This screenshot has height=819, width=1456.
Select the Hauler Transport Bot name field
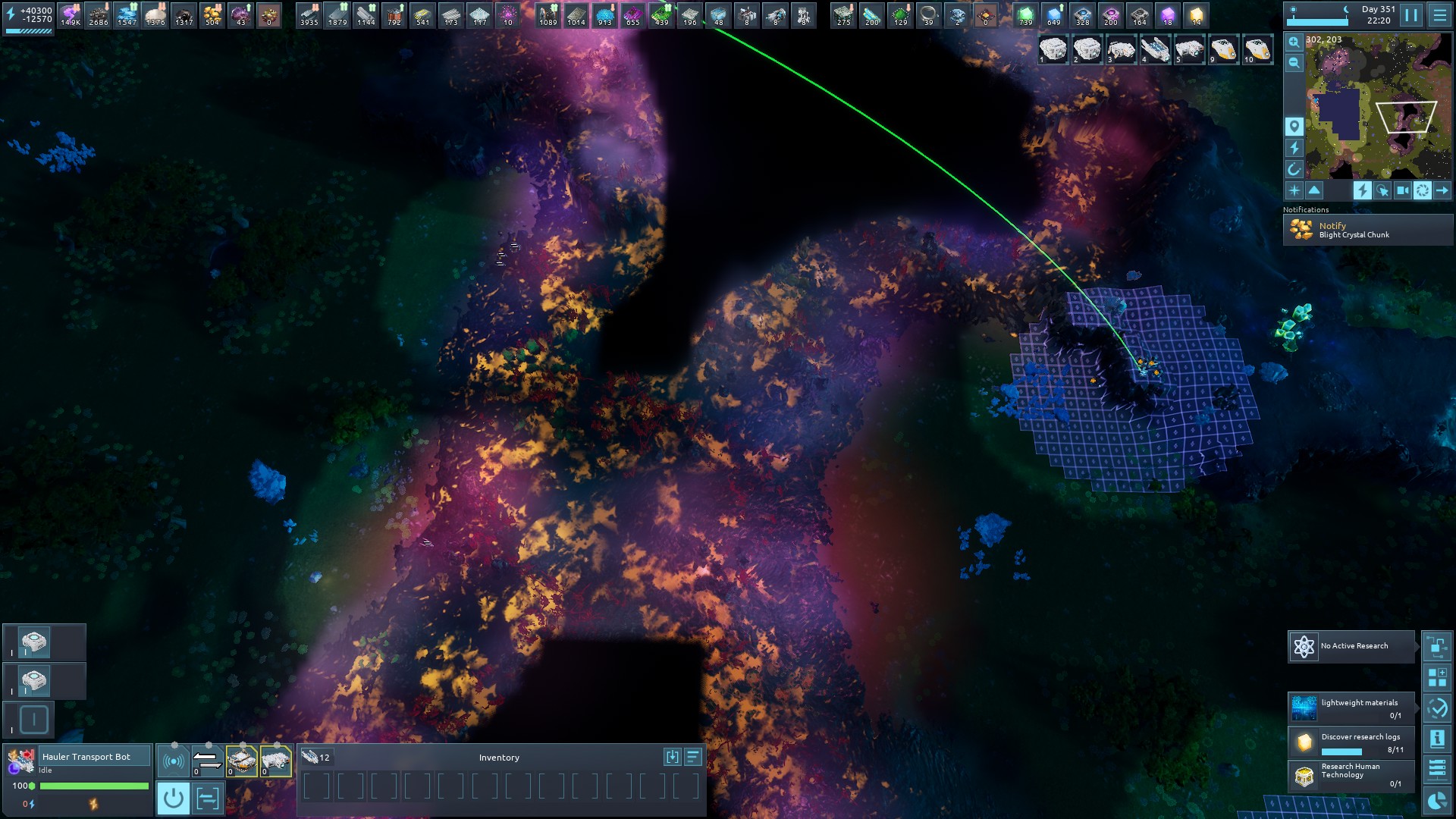point(95,757)
